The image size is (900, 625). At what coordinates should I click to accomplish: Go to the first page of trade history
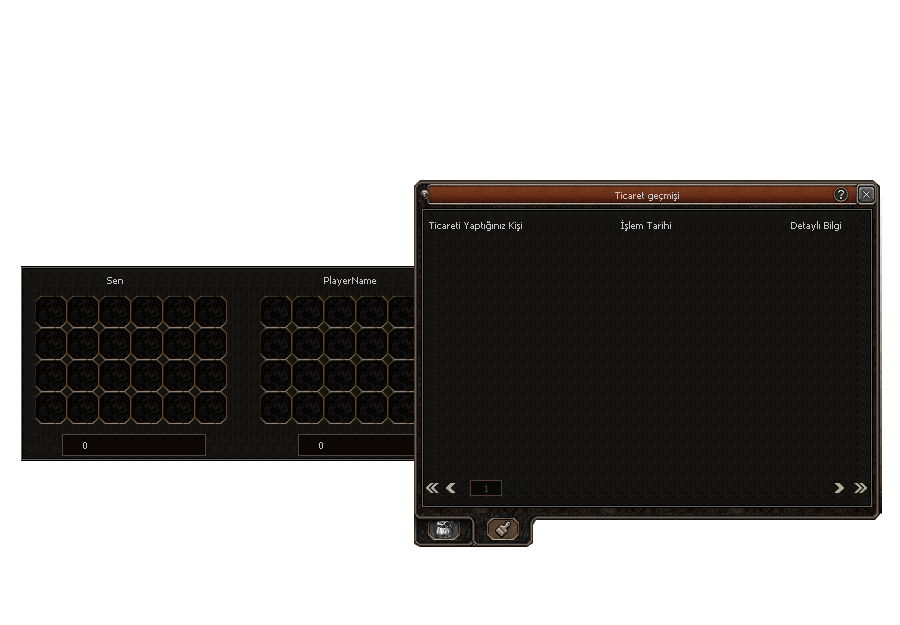(x=432, y=488)
